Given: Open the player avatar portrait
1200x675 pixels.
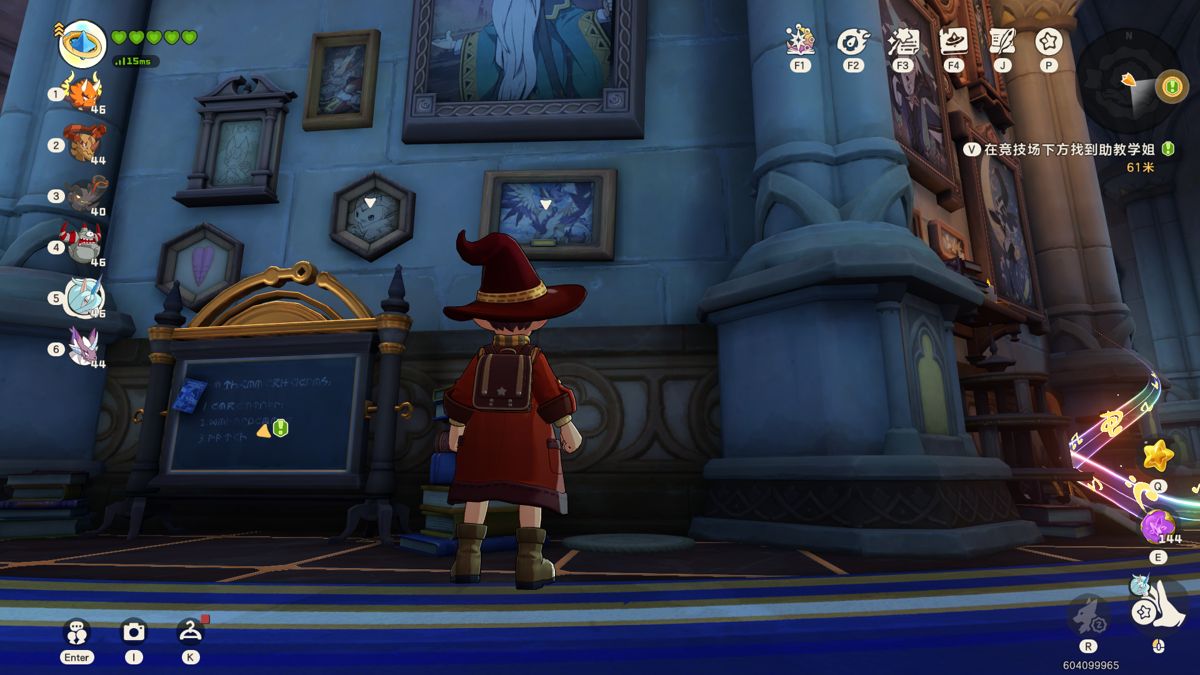Looking at the screenshot, I should tap(82, 43).
